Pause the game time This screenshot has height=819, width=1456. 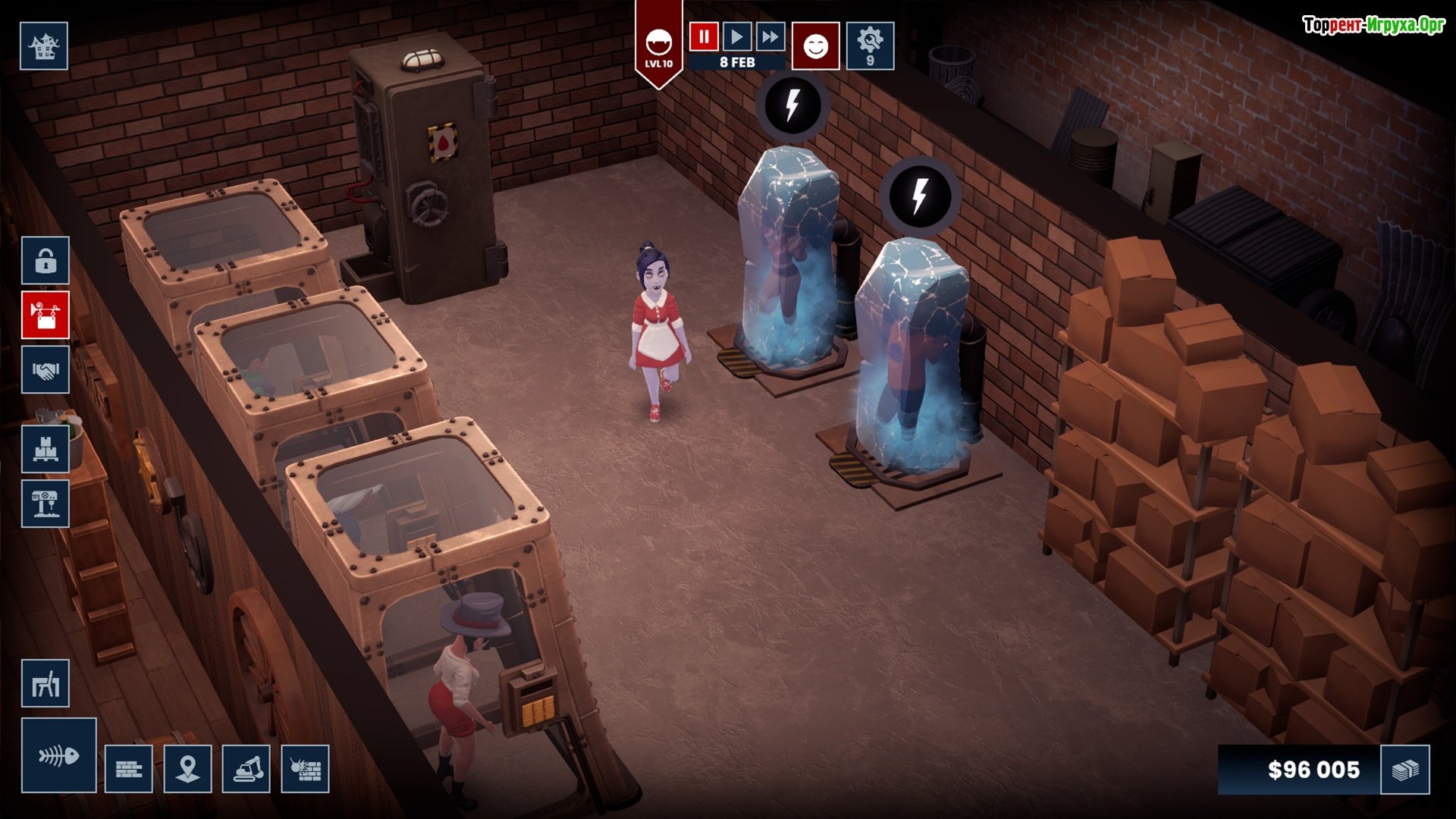pos(704,36)
